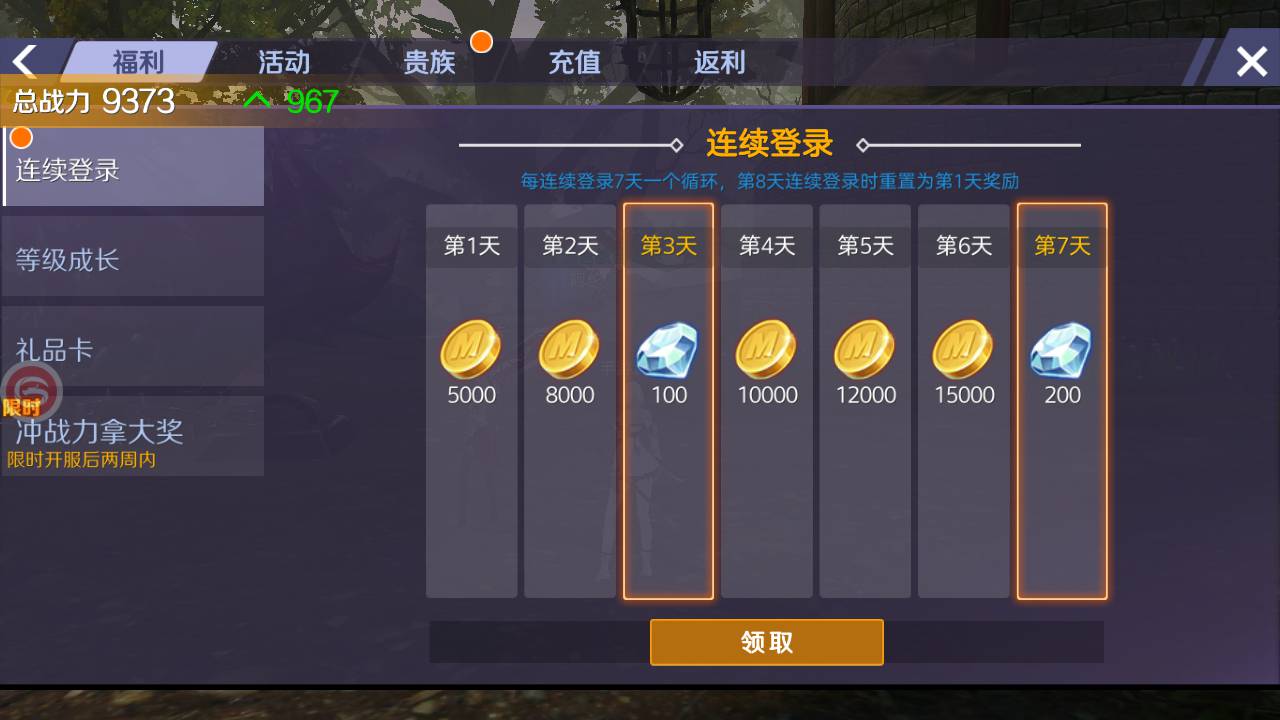The height and width of the screenshot is (720, 1280).
Task: Open the 返利 tab
Action: pyautogui.click(x=718, y=61)
